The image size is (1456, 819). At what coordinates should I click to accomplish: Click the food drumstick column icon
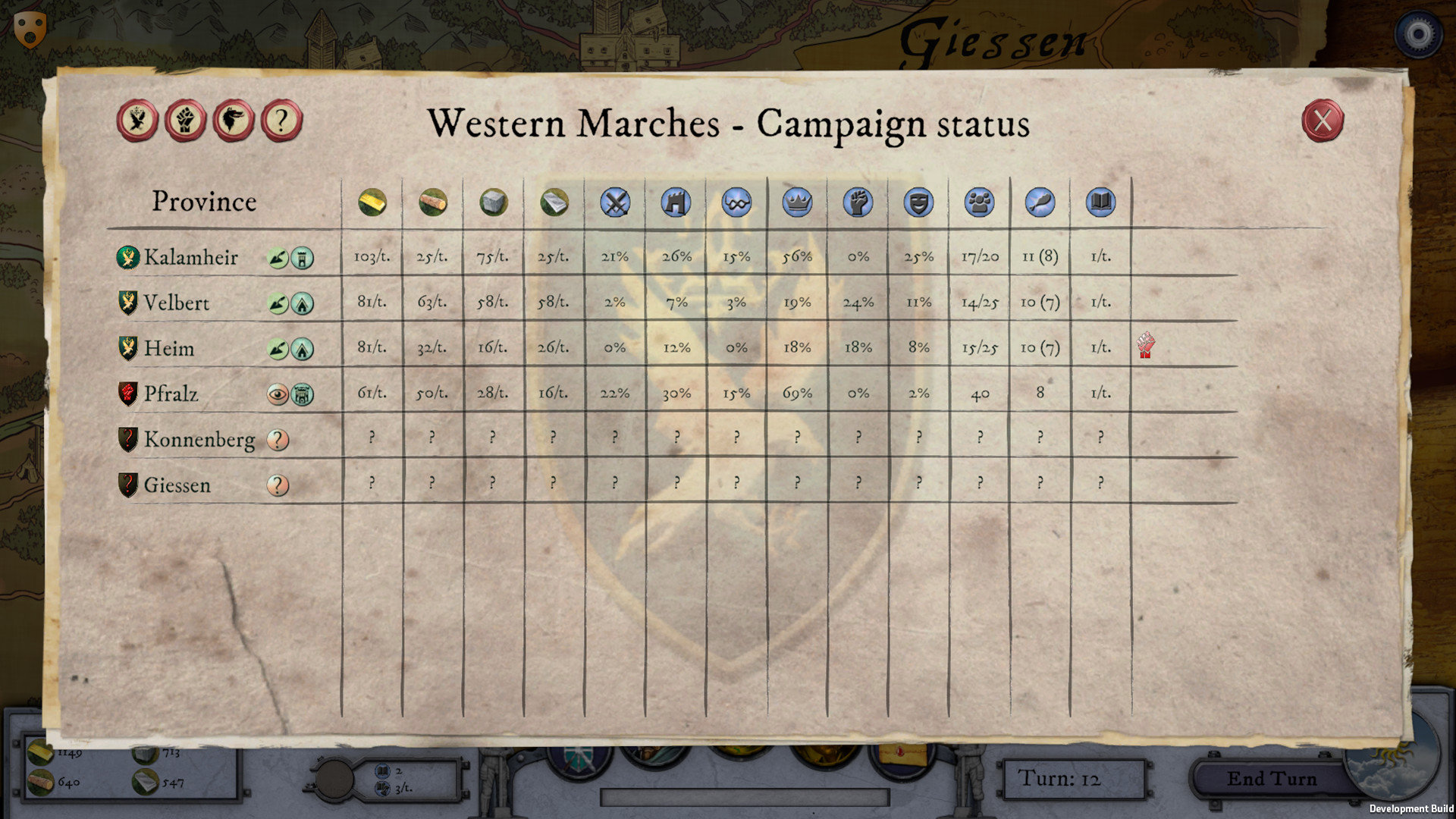coord(1040,202)
